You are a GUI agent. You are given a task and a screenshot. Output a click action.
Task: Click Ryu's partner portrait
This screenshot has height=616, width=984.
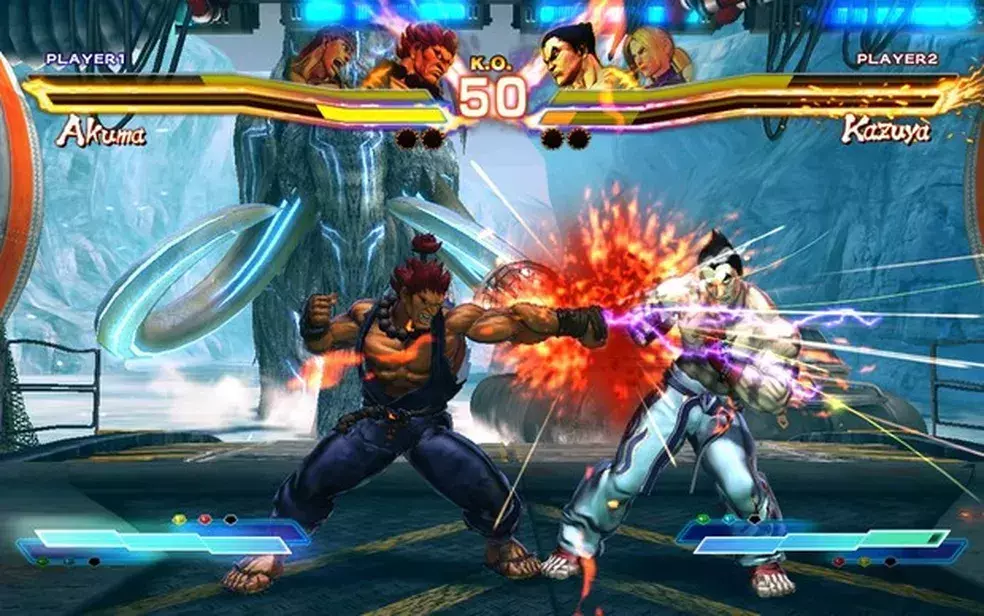point(322,56)
